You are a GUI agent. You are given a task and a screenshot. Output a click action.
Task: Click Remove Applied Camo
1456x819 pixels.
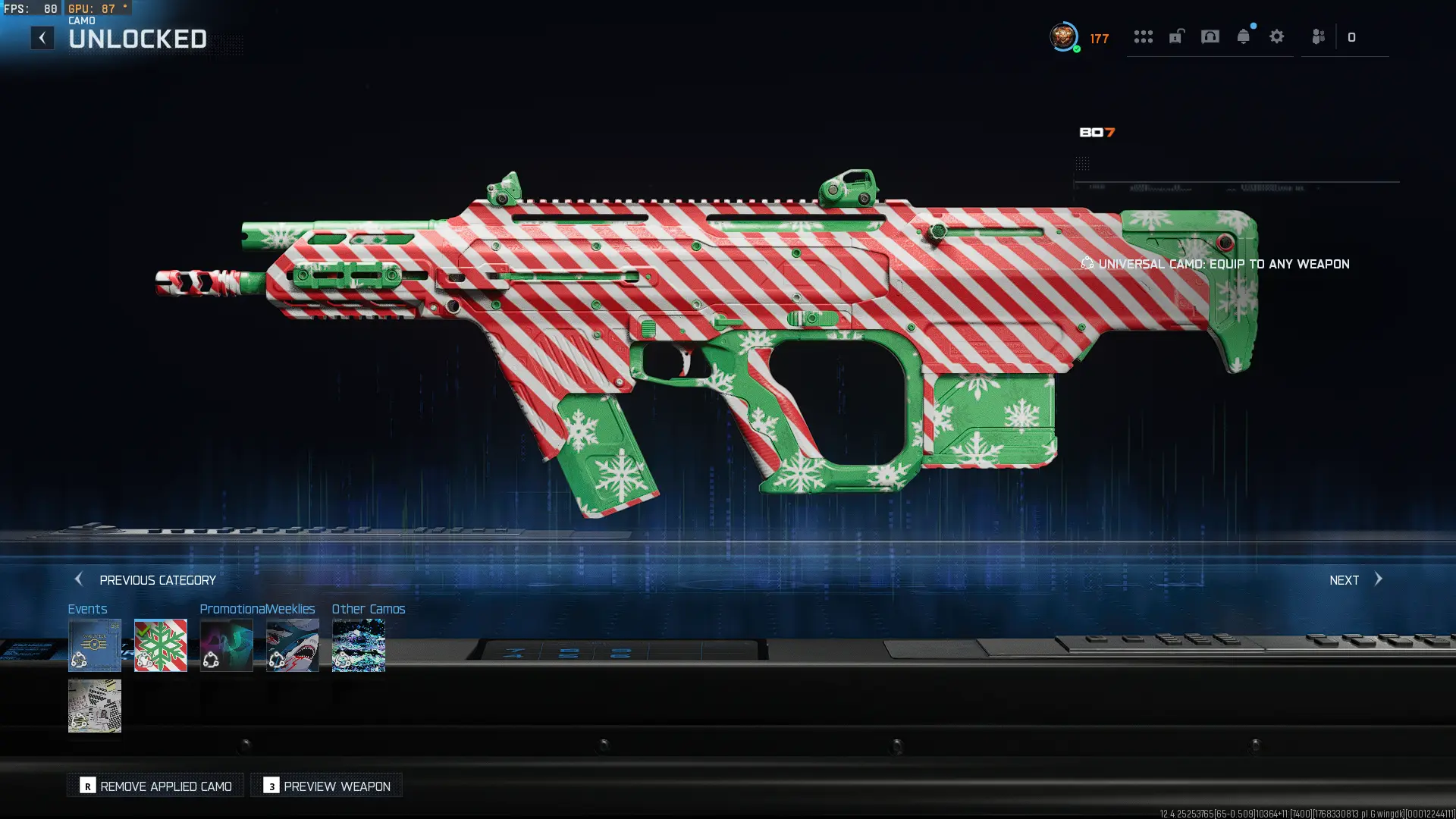[x=155, y=786]
